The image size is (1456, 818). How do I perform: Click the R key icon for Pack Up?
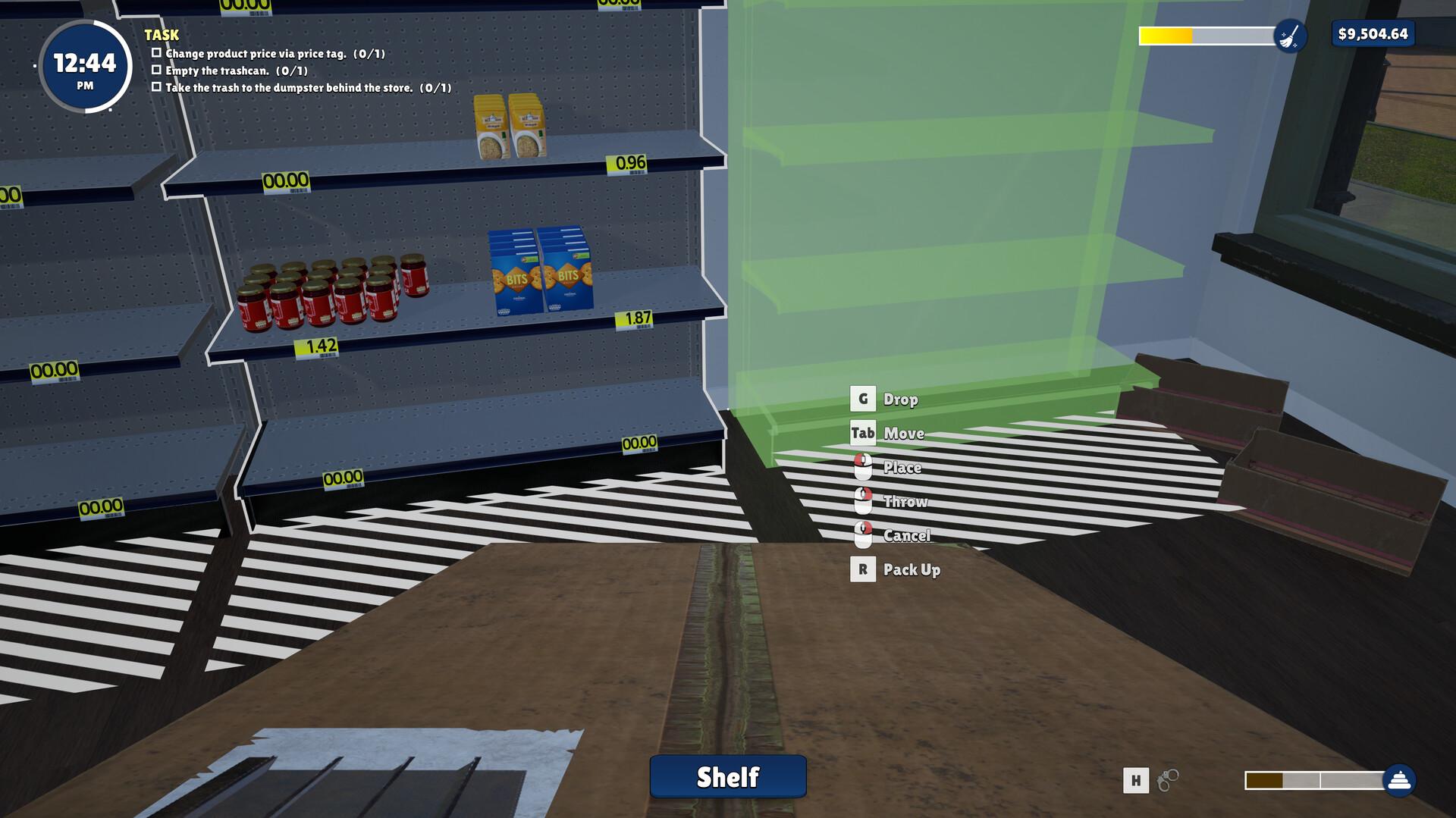pos(862,570)
